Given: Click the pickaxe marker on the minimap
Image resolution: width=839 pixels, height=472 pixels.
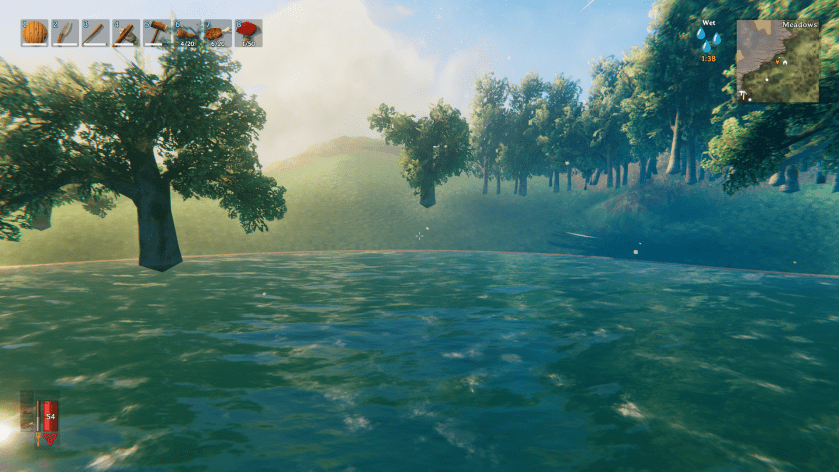Looking at the screenshot, I should tap(745, 95).
